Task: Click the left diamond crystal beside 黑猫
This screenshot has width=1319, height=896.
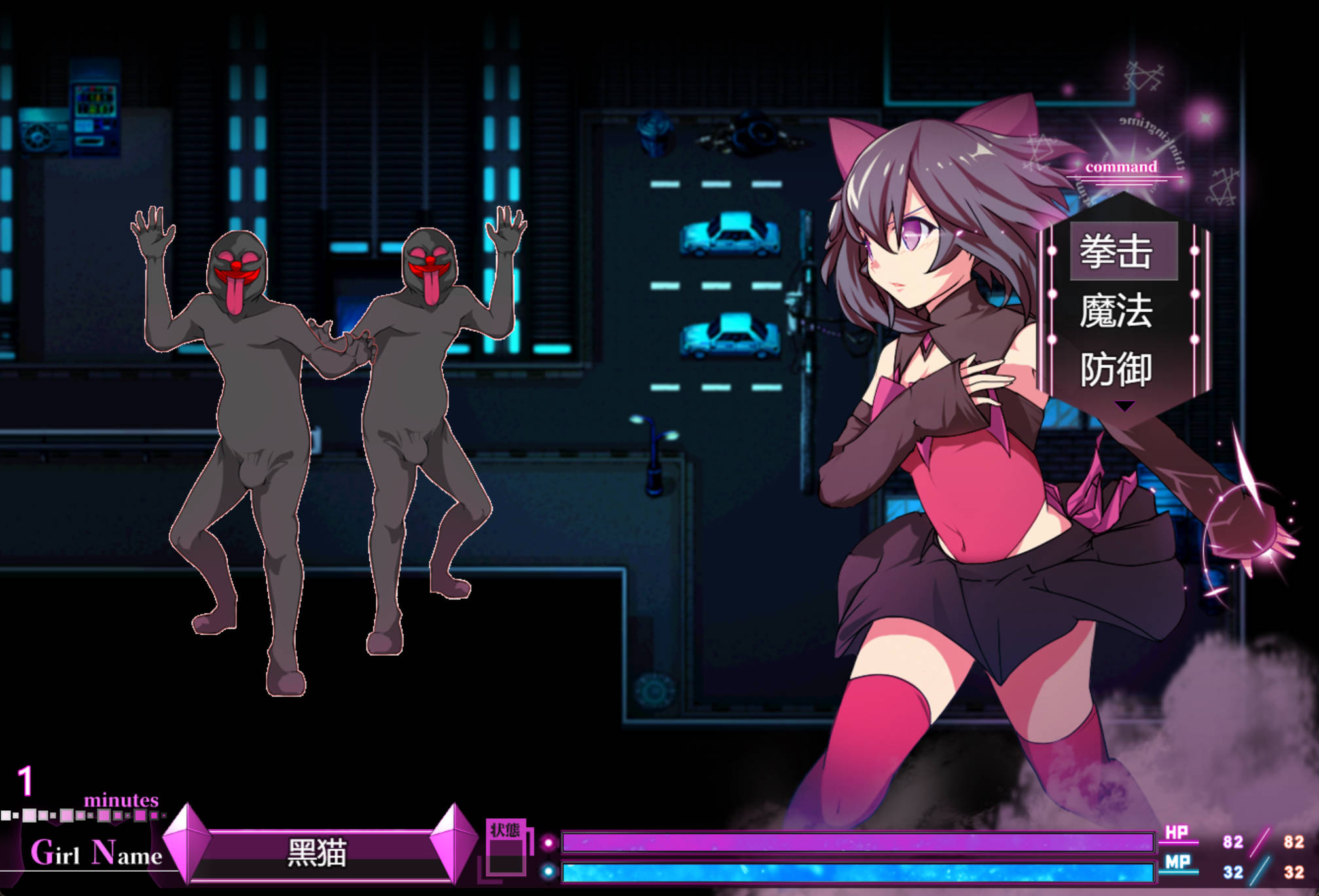Action: coord(186,846)
